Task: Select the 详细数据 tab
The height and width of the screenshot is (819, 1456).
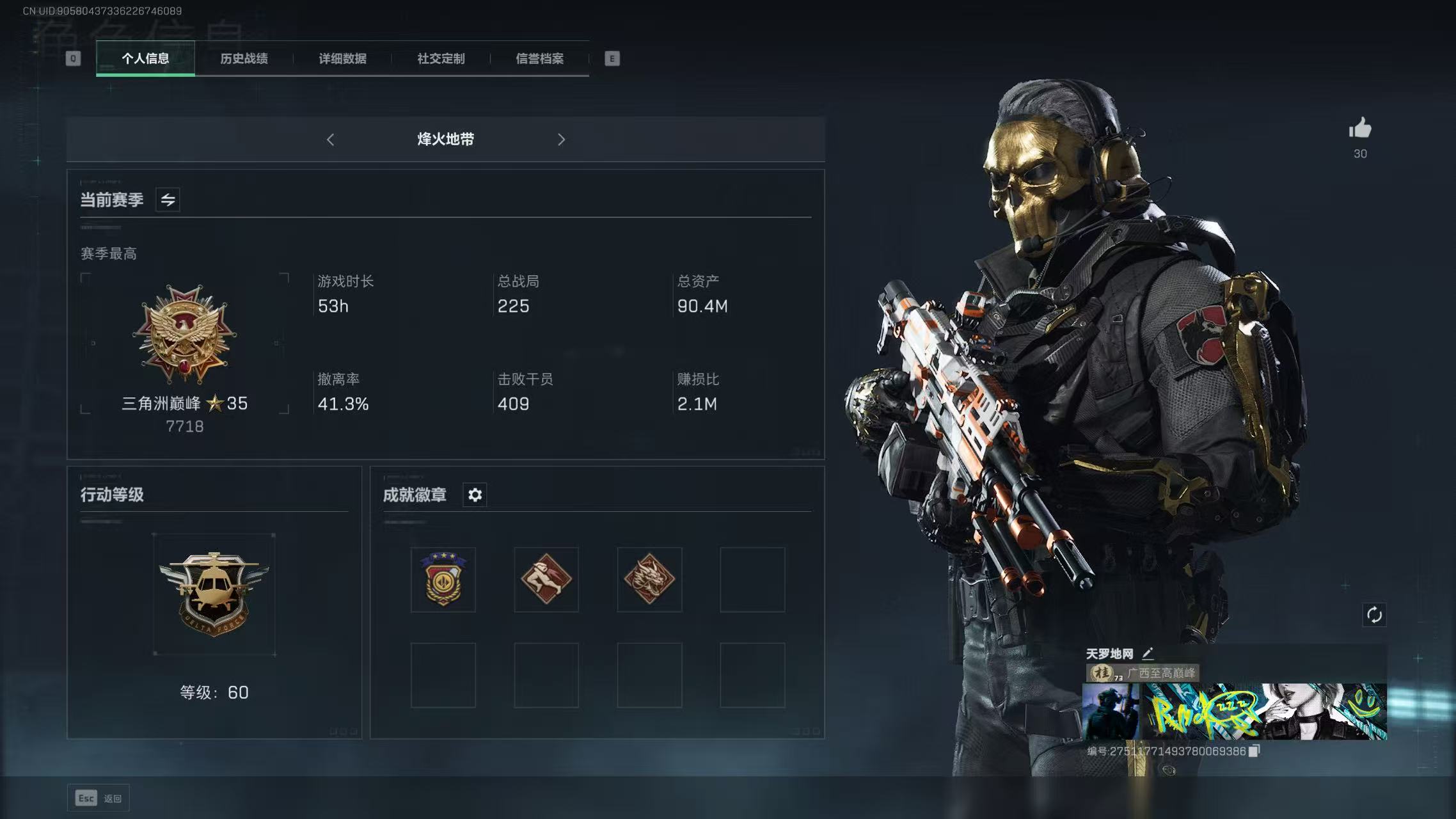Action: tap(342, 59)
